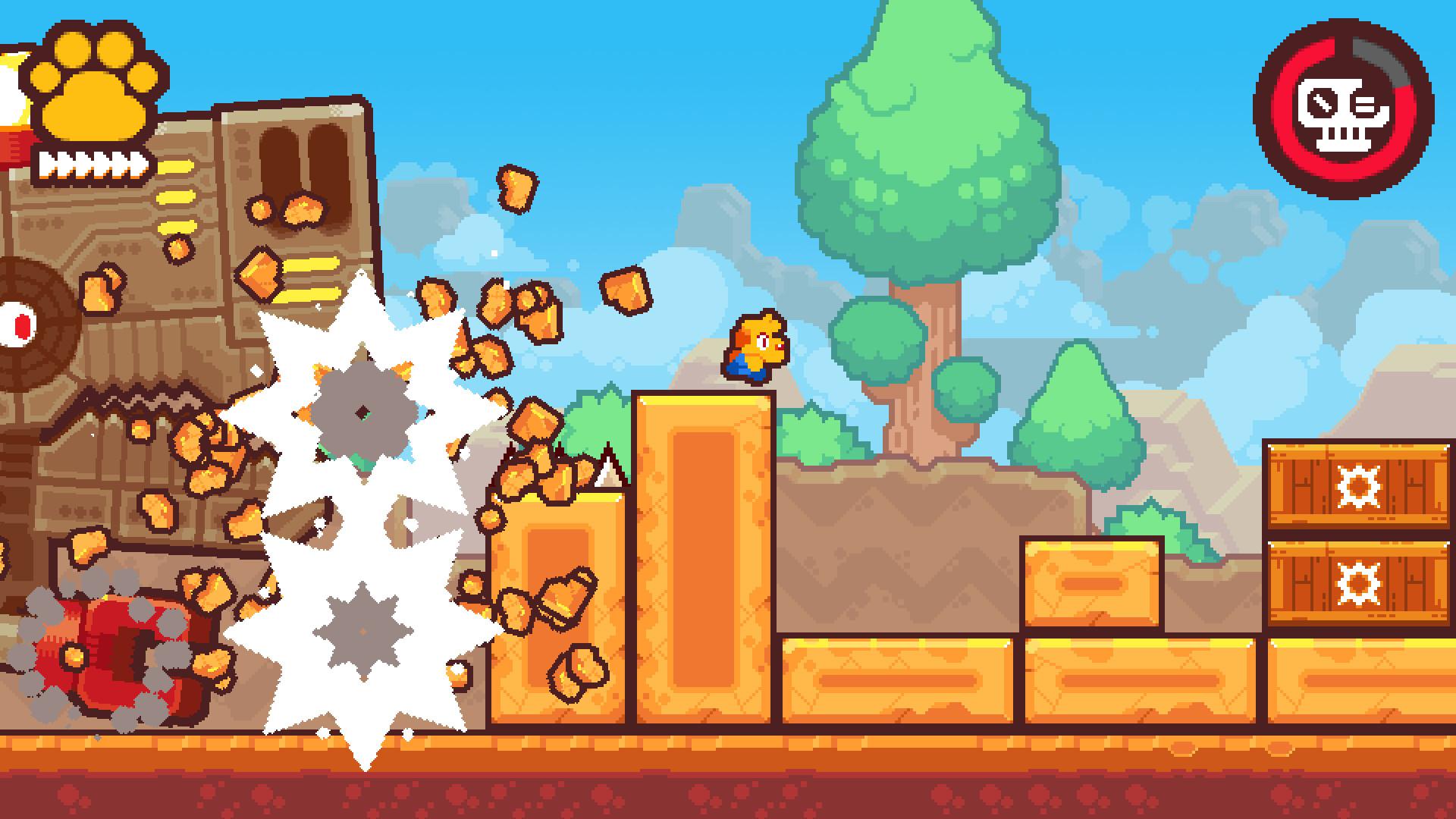Click the dog player character
The height and width of the screenshot is (819, 1456).
(x=755, y=345)
